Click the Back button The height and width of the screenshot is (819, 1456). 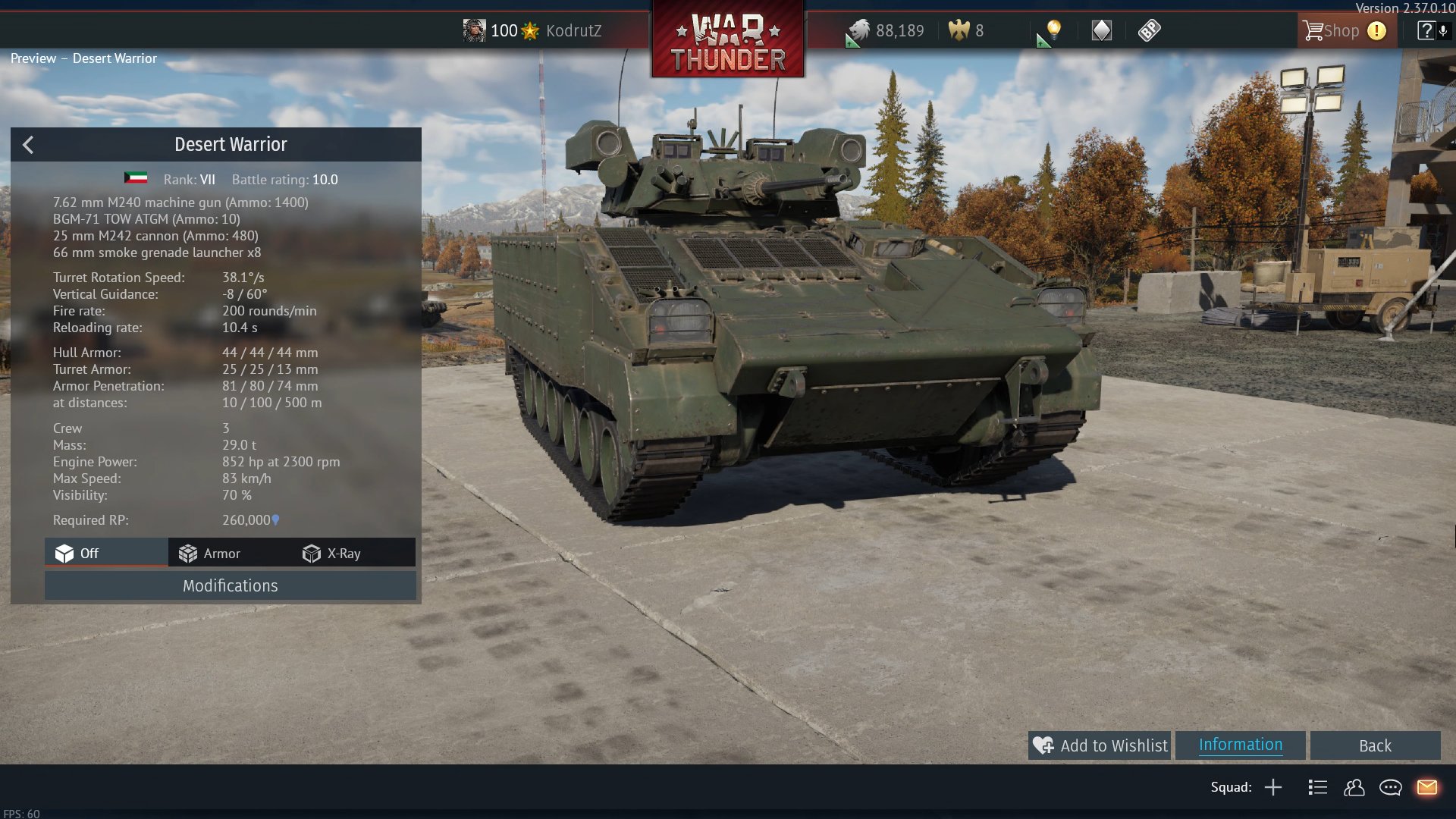[x=1374, y=745]
